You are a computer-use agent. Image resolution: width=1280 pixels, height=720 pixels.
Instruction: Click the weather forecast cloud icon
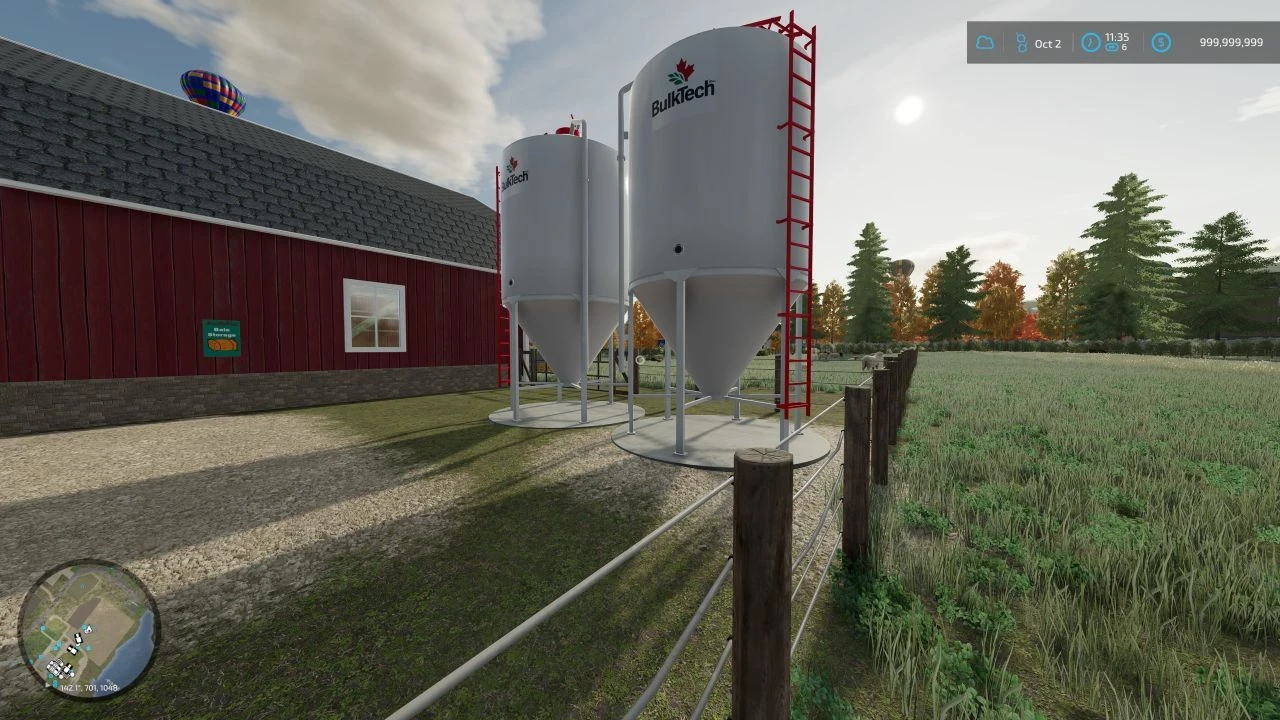pos(985,42)
